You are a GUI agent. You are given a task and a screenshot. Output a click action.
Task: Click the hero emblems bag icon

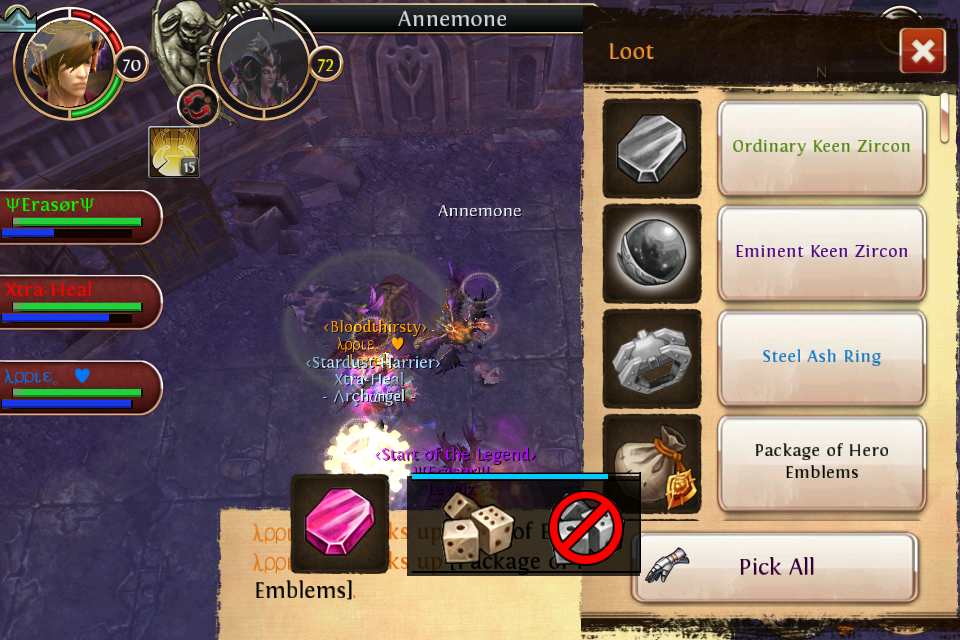tap(652, 463)
